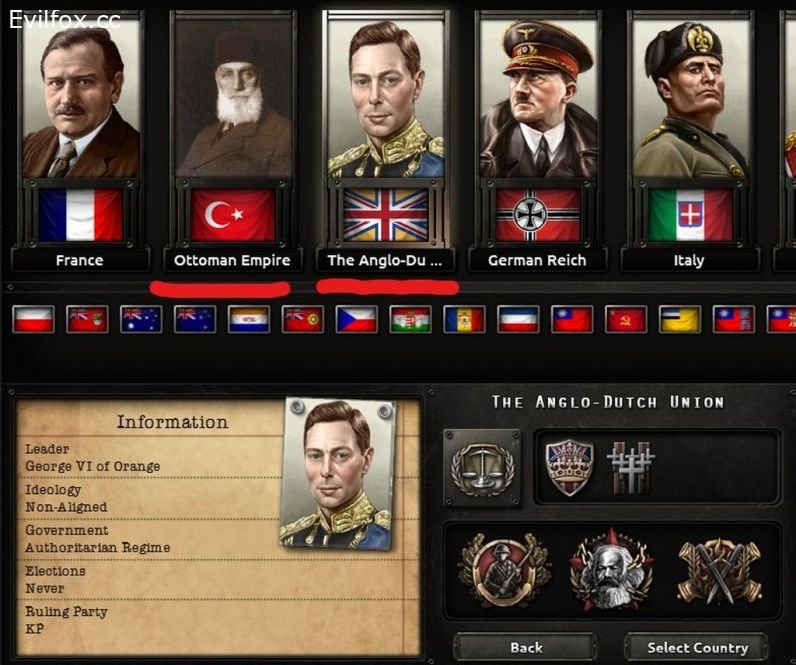This screenshot has height=665, width=796.
Task: Inspect the three crosses national spirit
Action: [629, 467]
